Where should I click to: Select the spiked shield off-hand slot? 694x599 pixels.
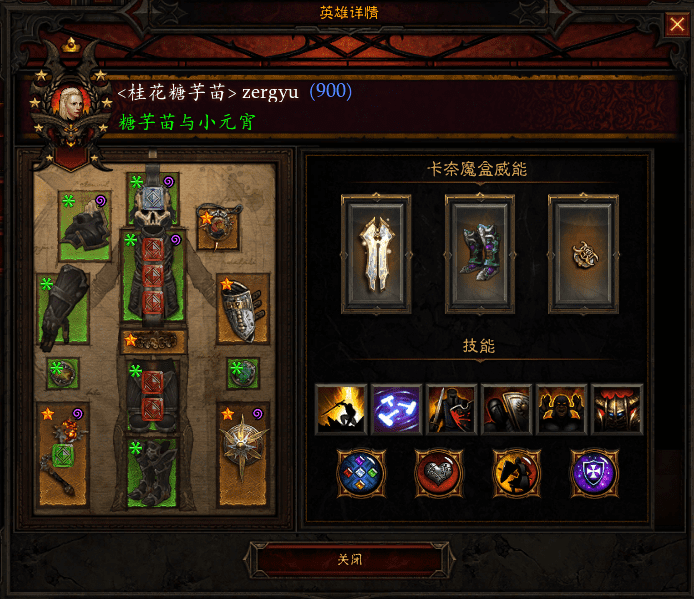(243, 453)
